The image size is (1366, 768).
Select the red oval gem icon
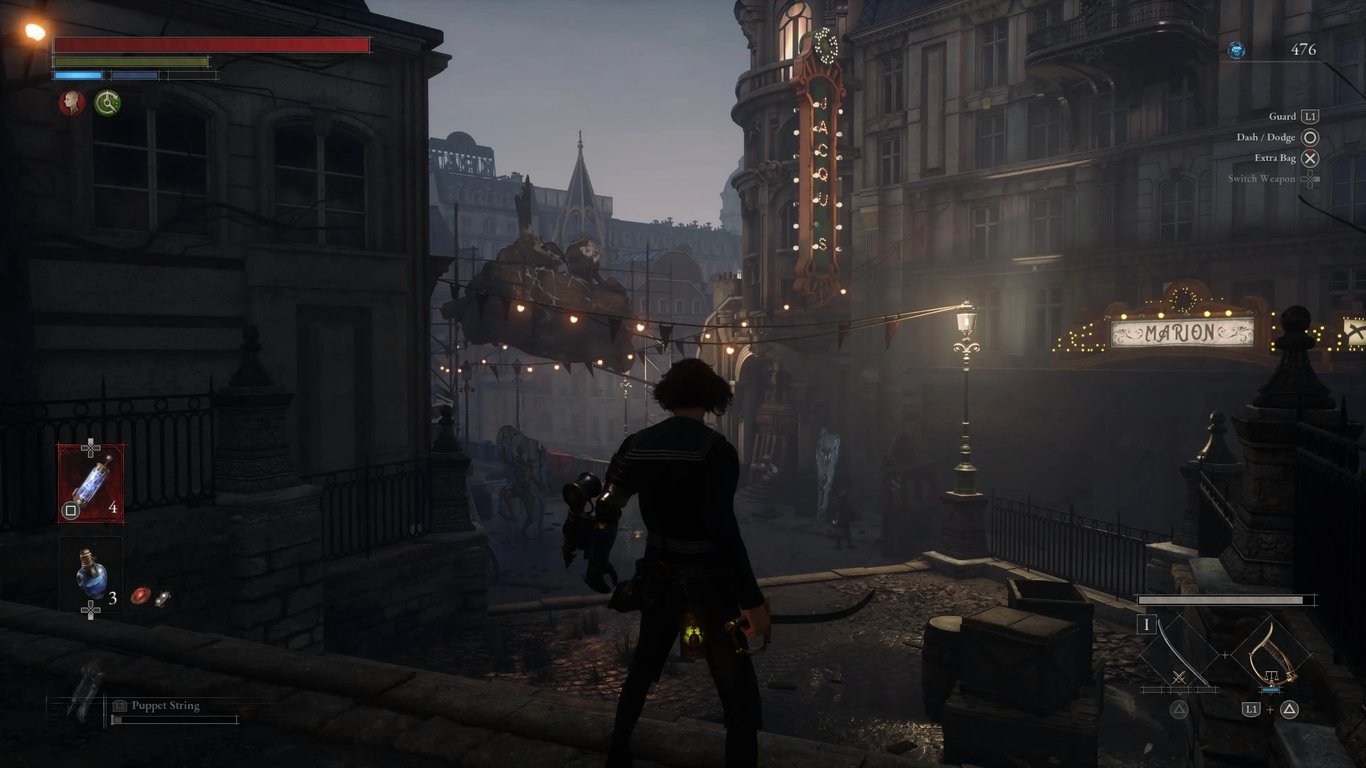click(141, 596)
